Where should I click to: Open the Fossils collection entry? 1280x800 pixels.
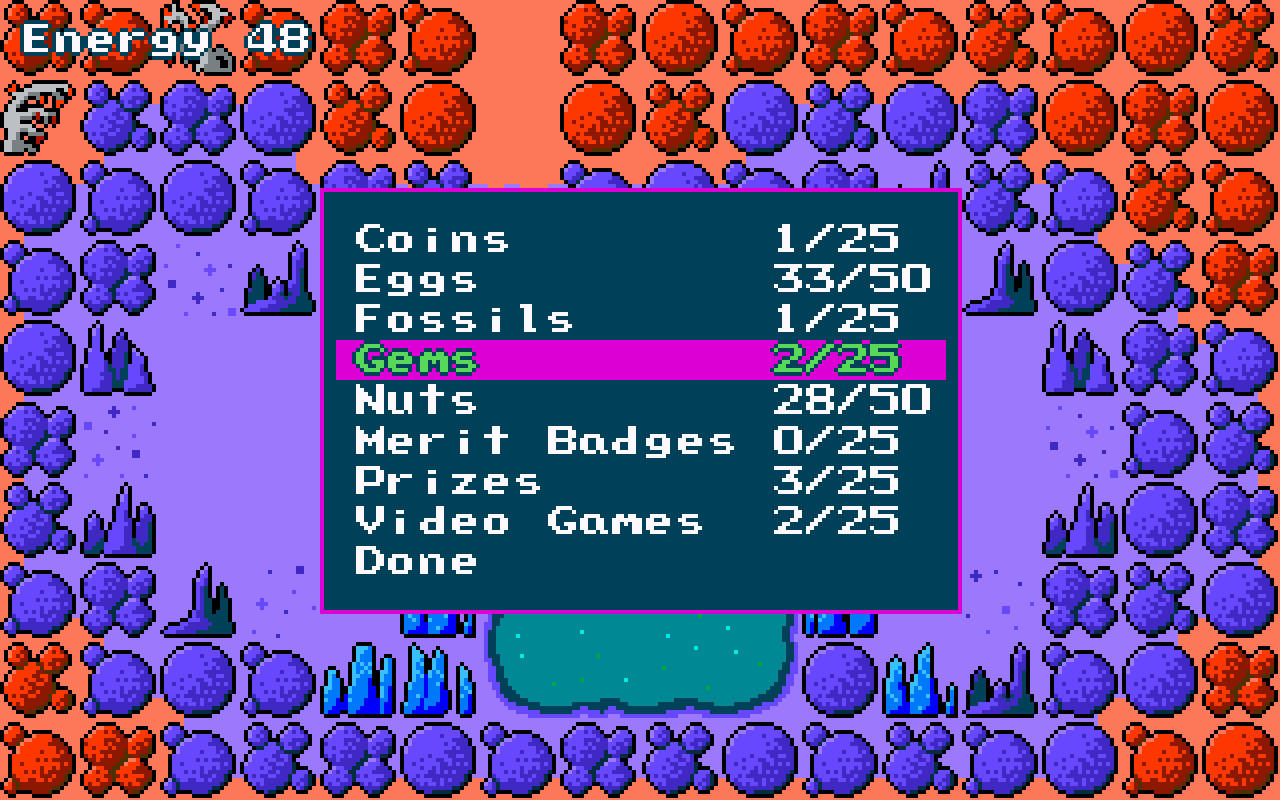pyautogui.click(x=465, y=319)
